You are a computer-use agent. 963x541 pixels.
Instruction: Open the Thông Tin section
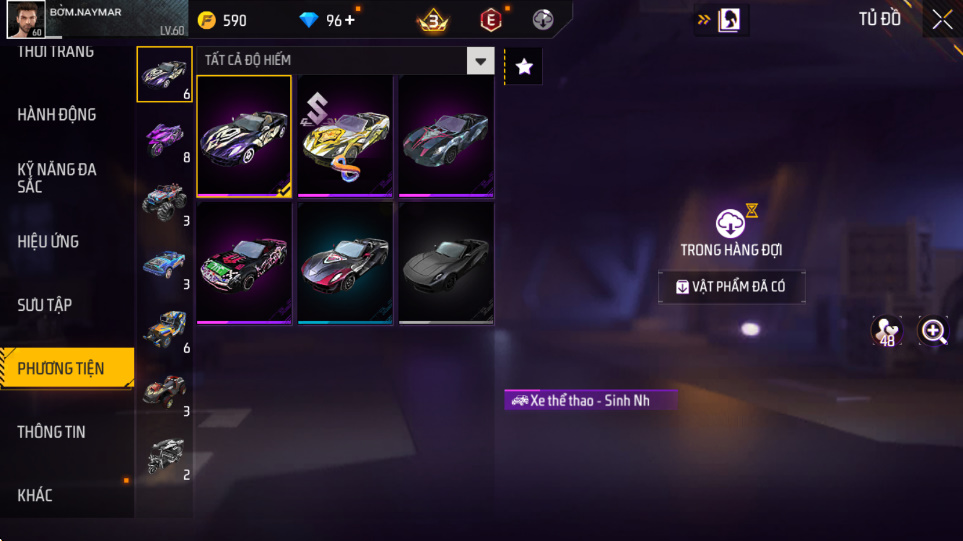(51, 432)
